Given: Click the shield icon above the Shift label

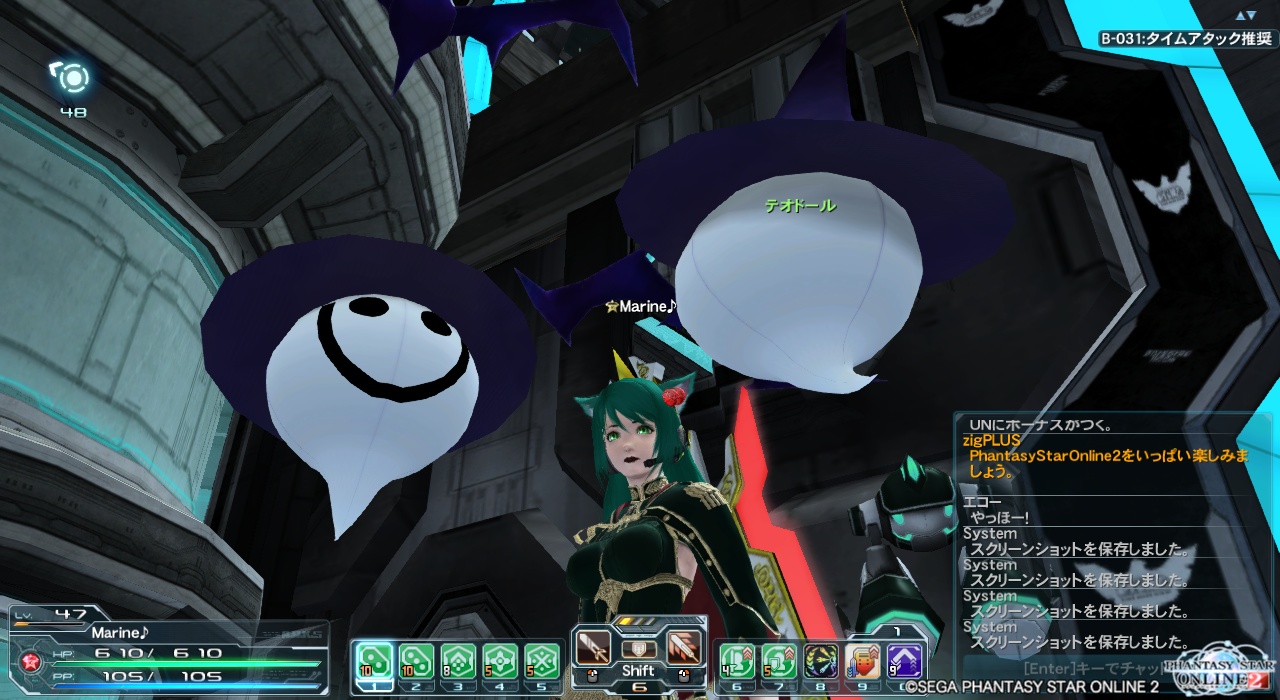Looking at the screenshot, I should tap(638, 648).
